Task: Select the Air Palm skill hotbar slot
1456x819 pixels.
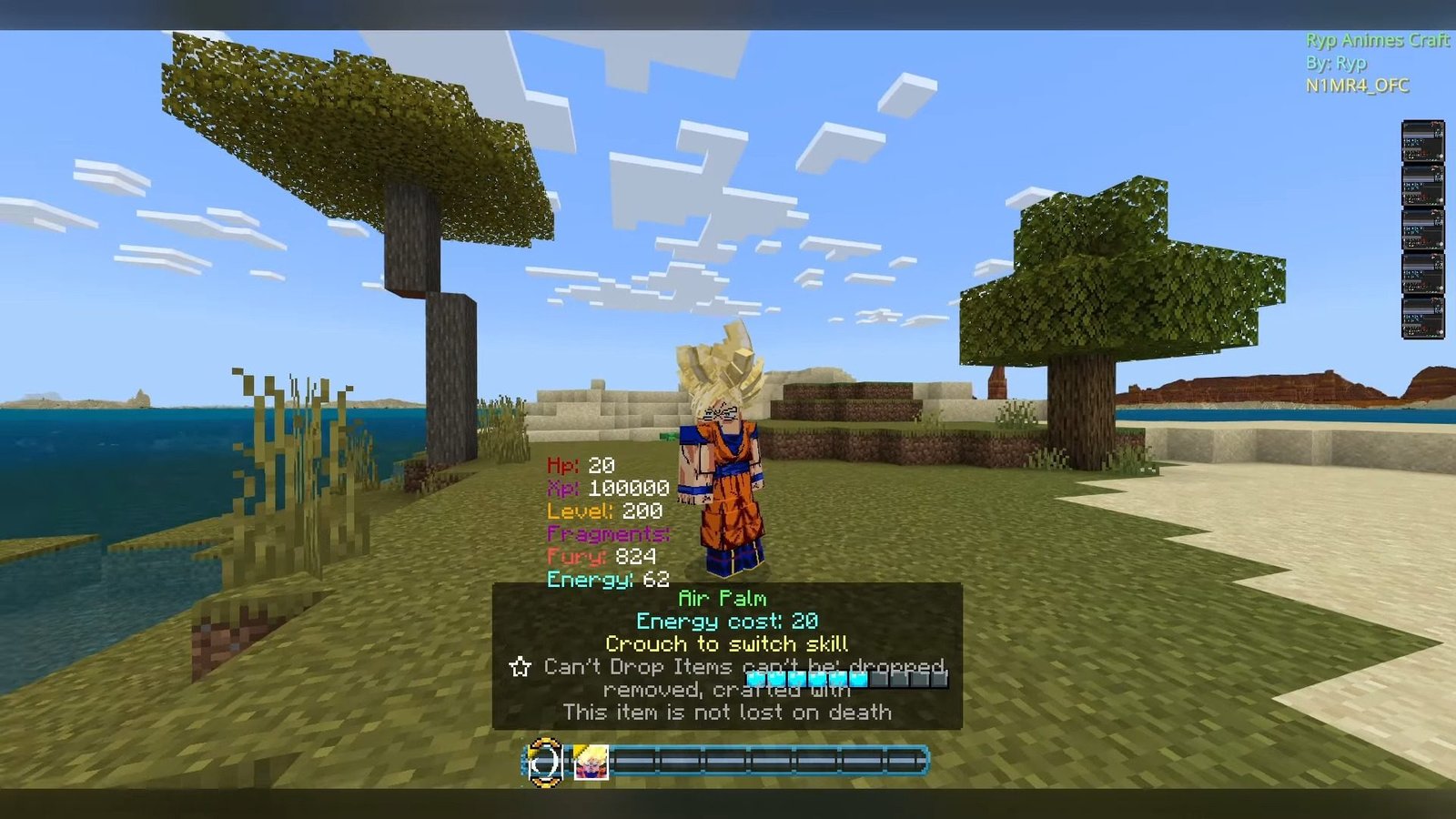Action: (x=545, y=762)
